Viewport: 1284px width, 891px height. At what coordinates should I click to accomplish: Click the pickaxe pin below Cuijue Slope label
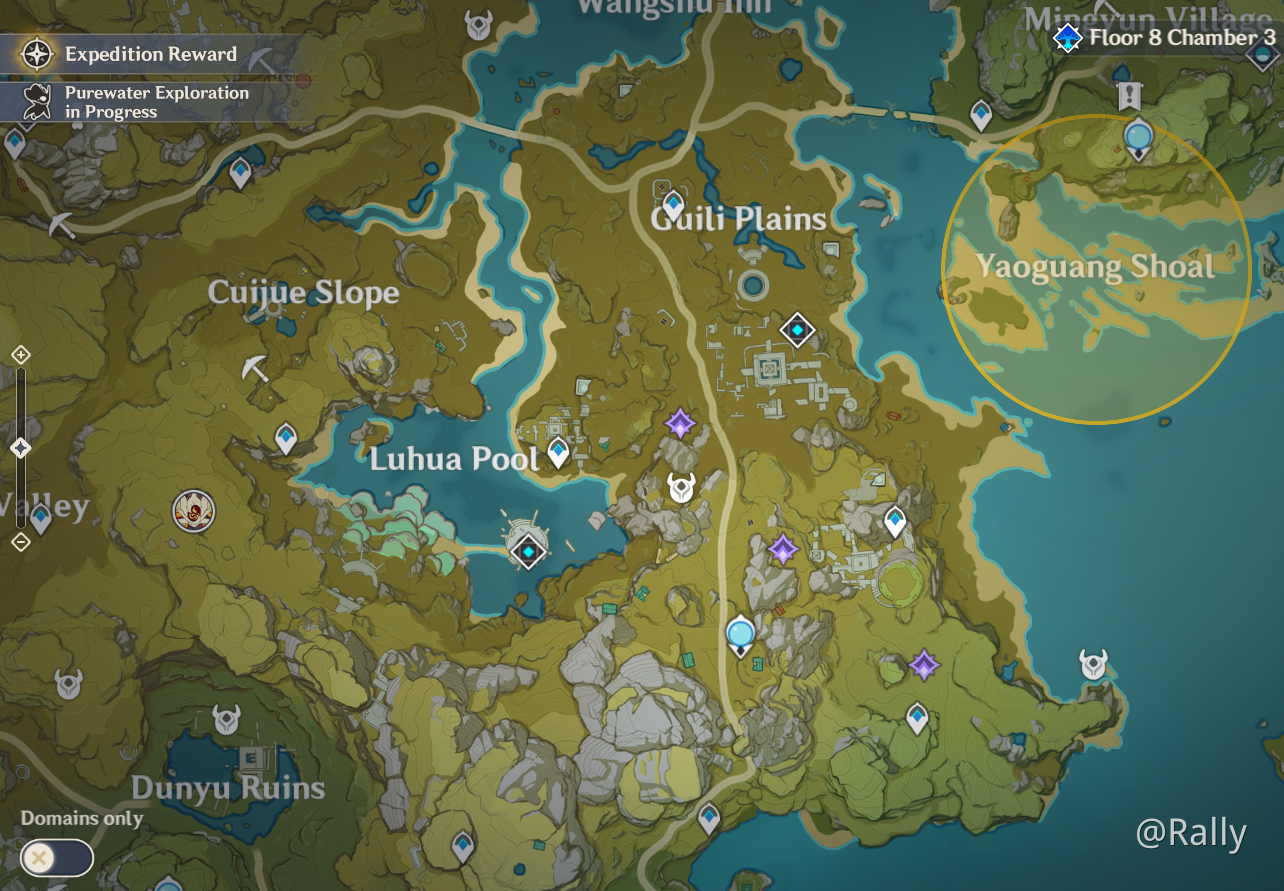click(x=256, y=369)
